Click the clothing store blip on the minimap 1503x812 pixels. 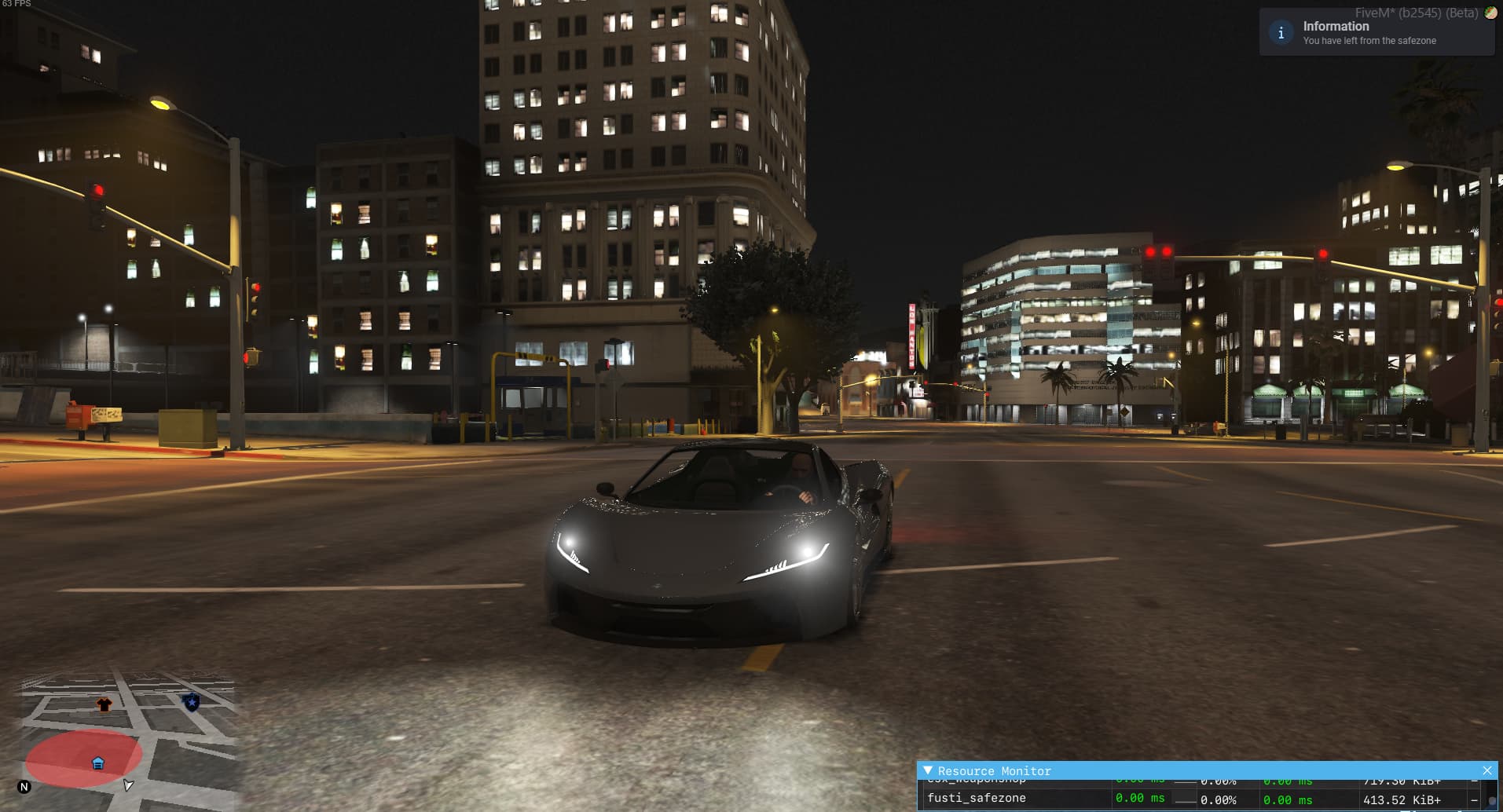click(104, 705)
